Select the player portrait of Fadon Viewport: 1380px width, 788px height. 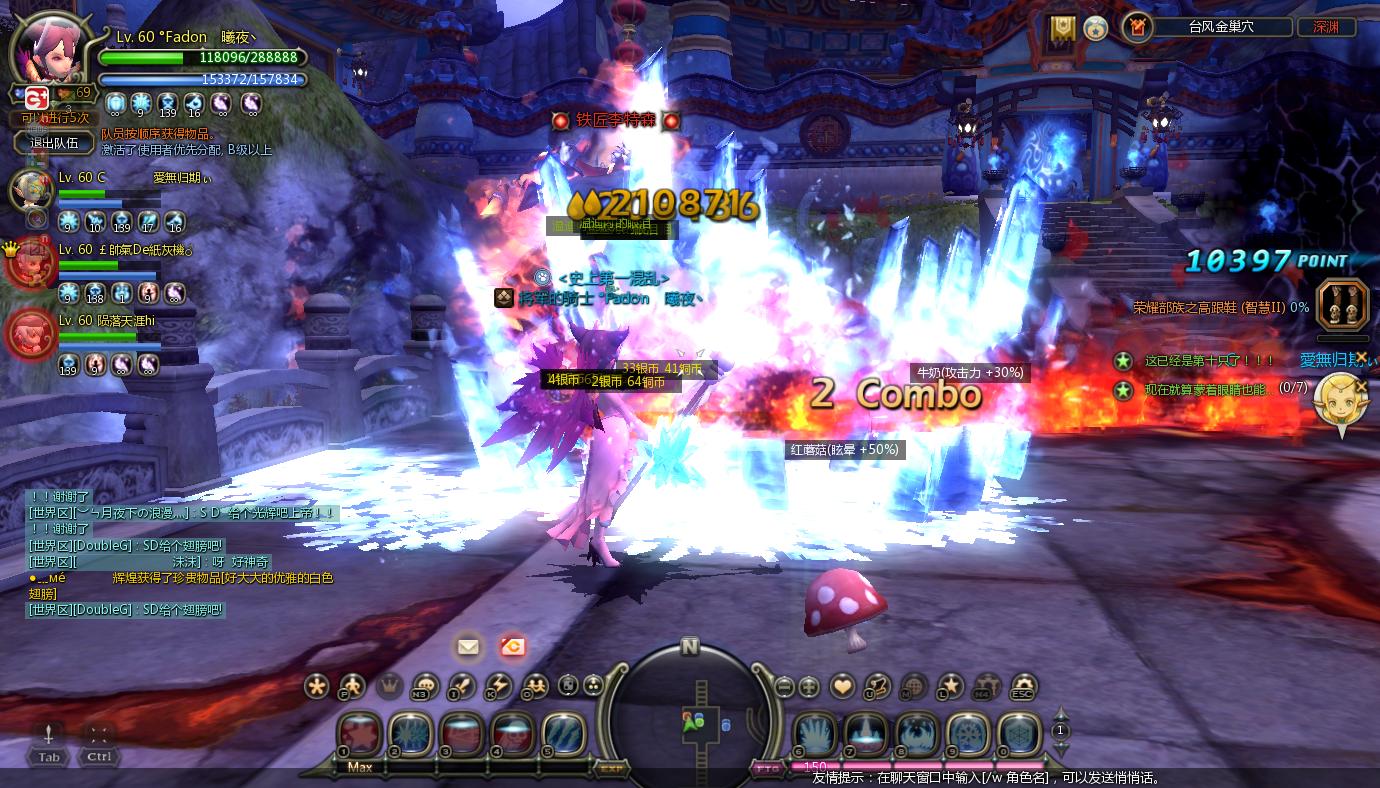(50, 52)
